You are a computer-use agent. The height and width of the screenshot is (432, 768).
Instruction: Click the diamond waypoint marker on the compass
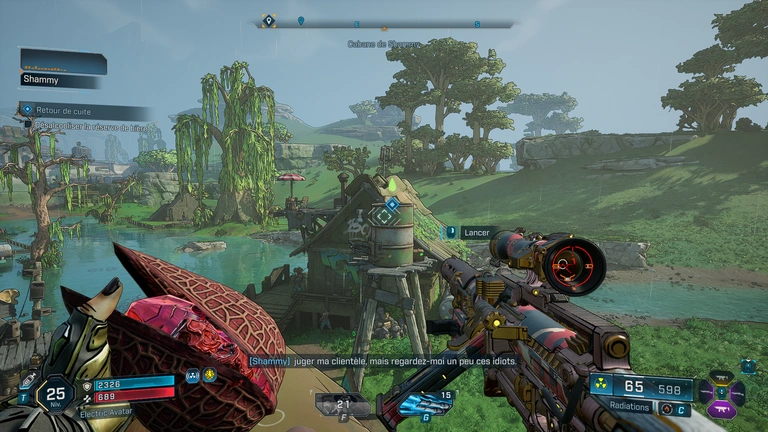coord(267,20)
